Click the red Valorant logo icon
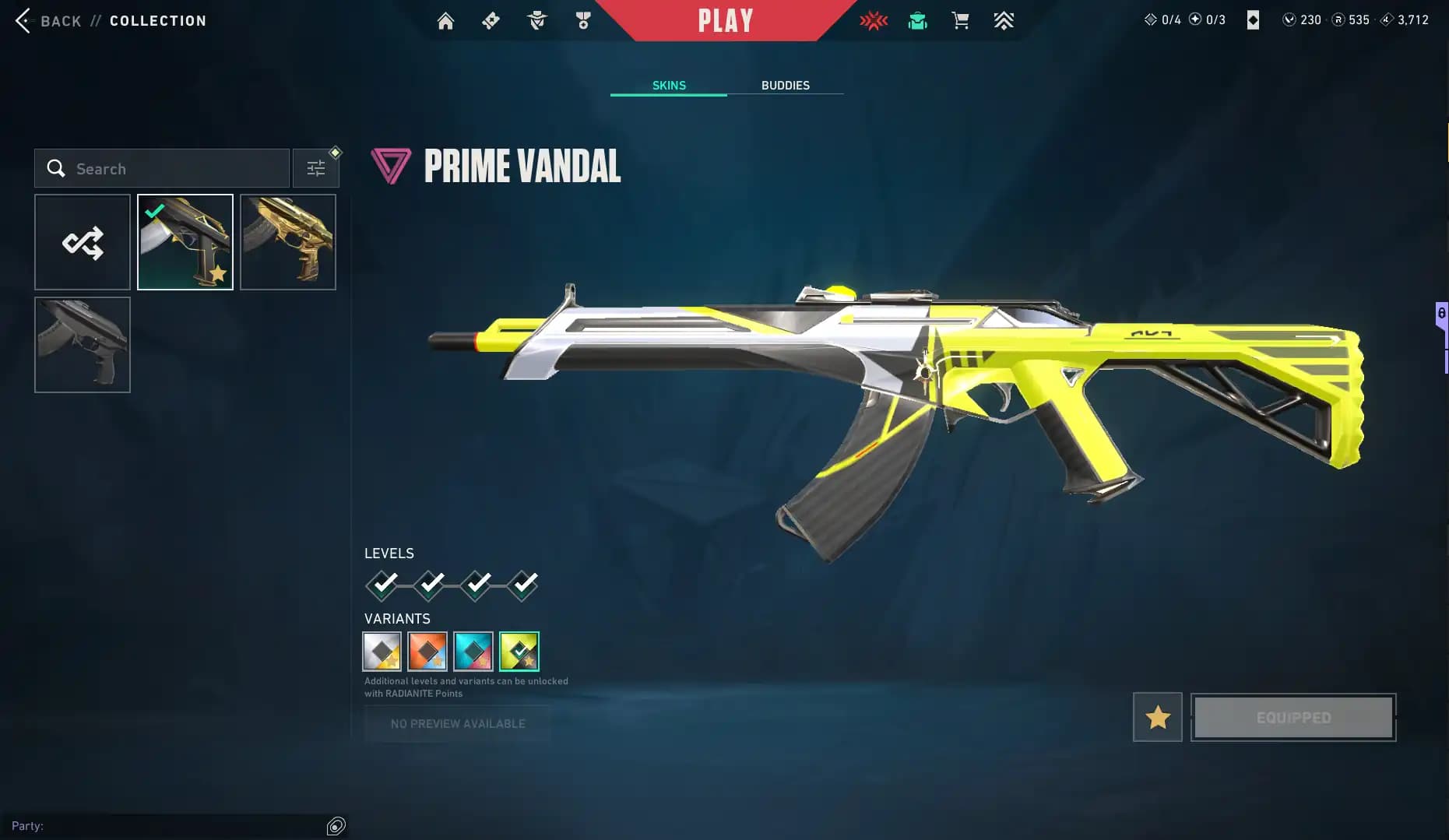The image size is (1449, 840). (874, 21)
